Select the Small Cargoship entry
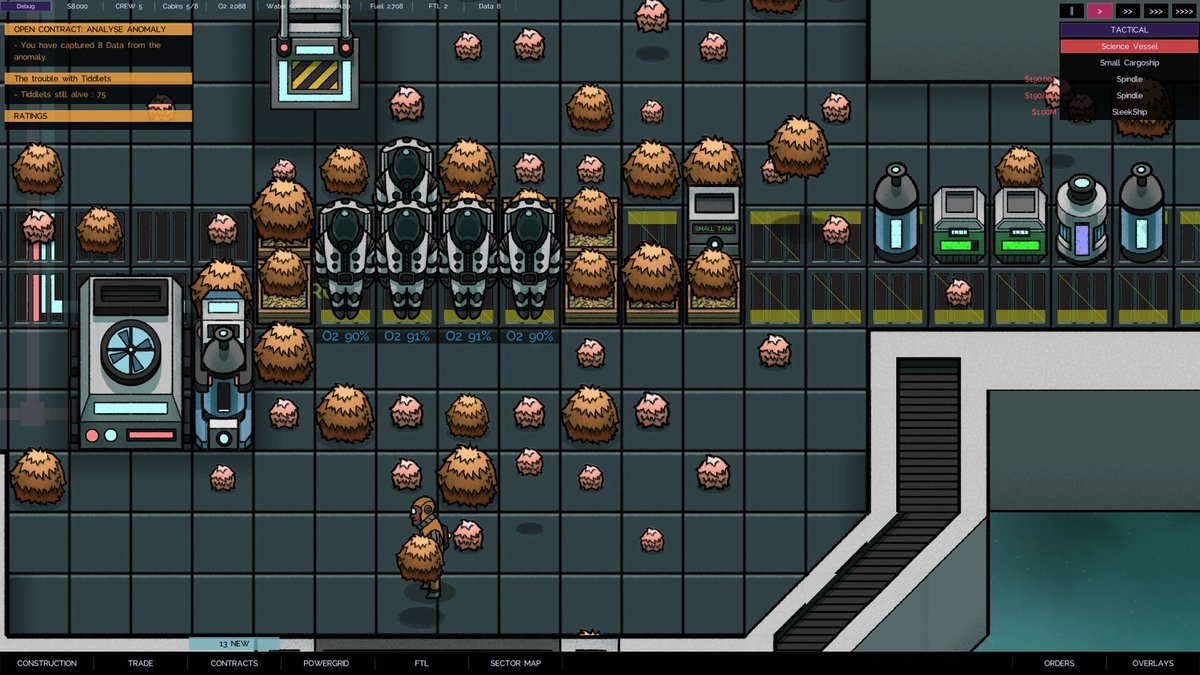Image resolution: width=1200 pixels, height=675 pixels. (1129, 62)
